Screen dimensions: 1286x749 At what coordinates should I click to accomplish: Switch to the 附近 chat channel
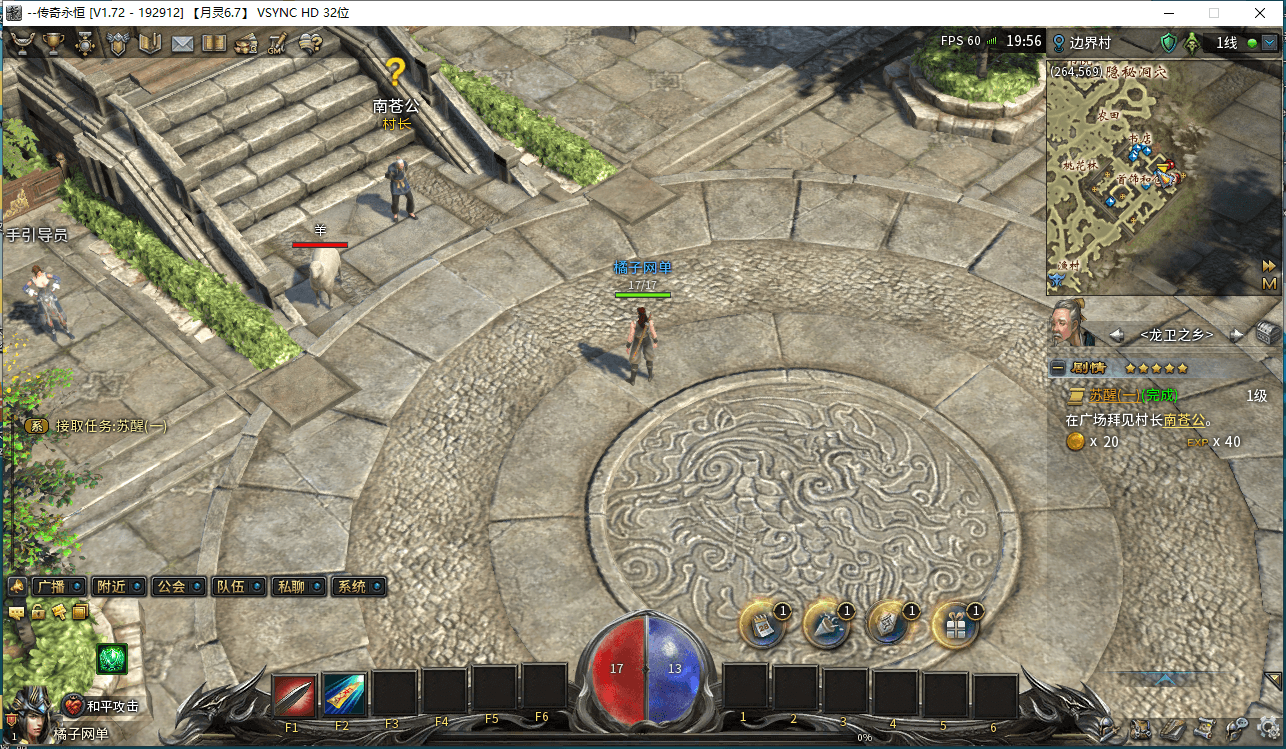(x=111, y=587)
